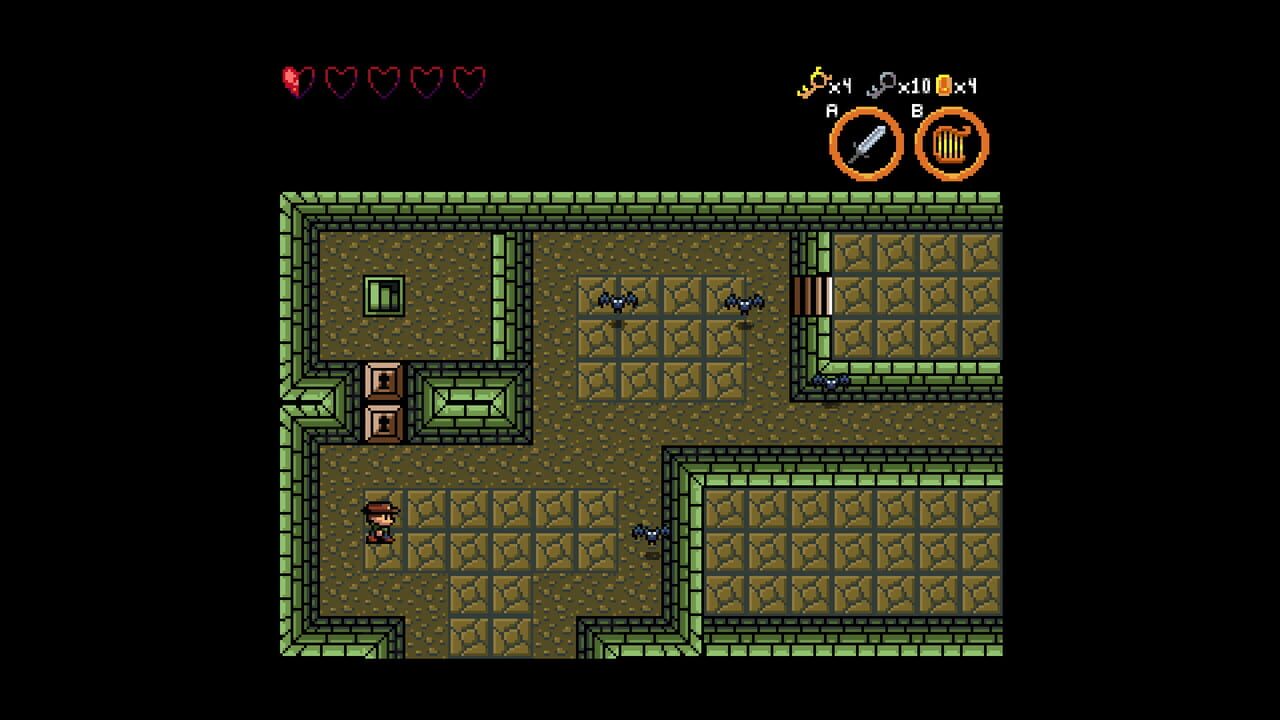1280x720 pixels.
Task: Select the sword icon in the A slot
Action: tap(866, 144)
